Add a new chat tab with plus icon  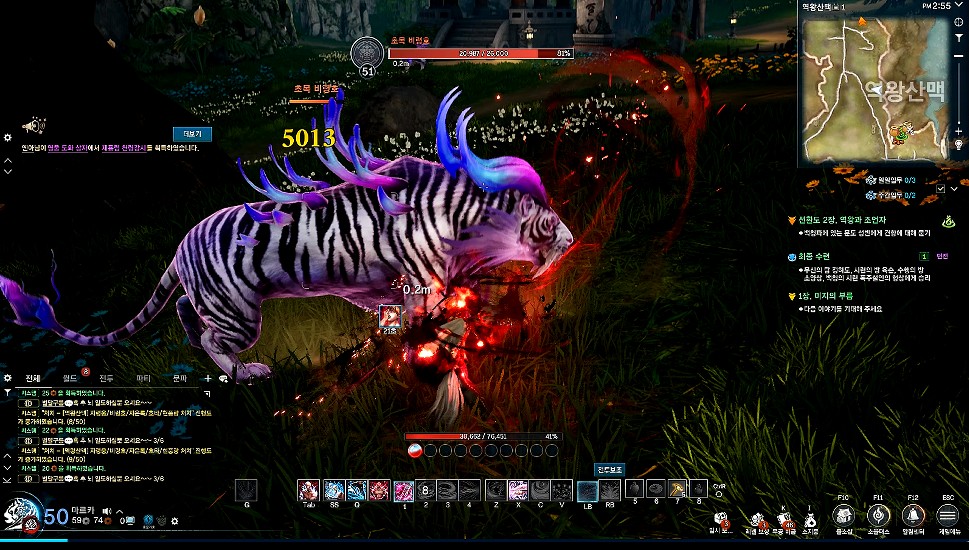point(208,378)
